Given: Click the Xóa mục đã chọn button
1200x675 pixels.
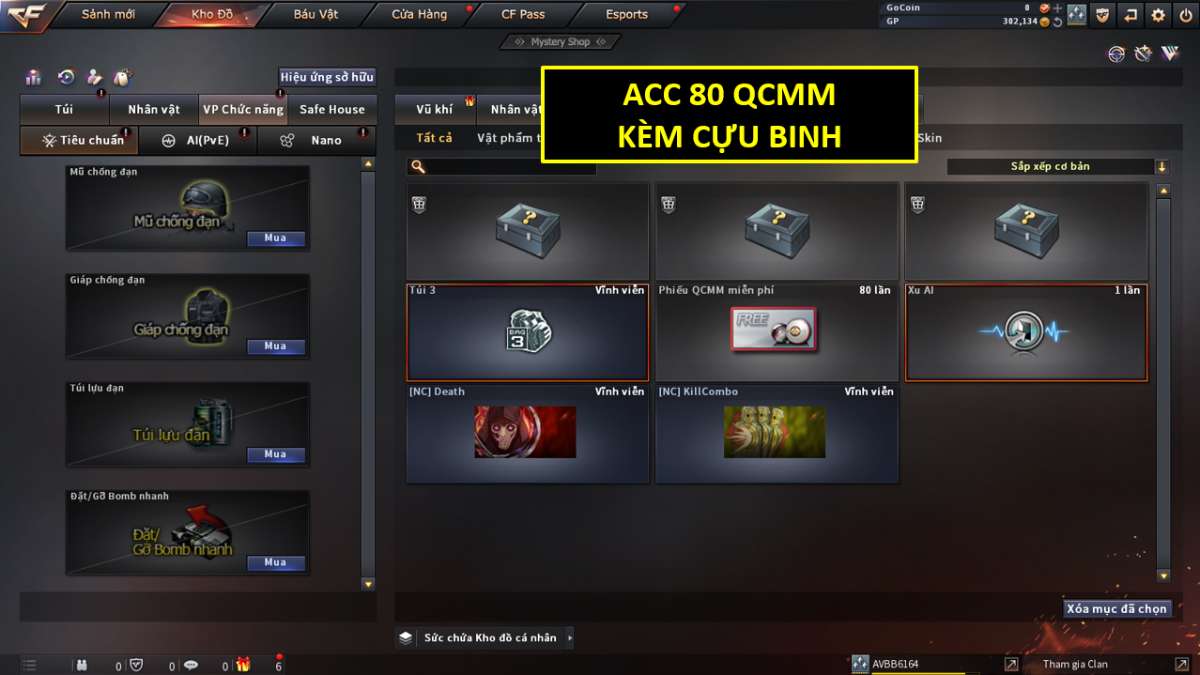Looking at the screenshot, I should click(x=1116, y=609).
